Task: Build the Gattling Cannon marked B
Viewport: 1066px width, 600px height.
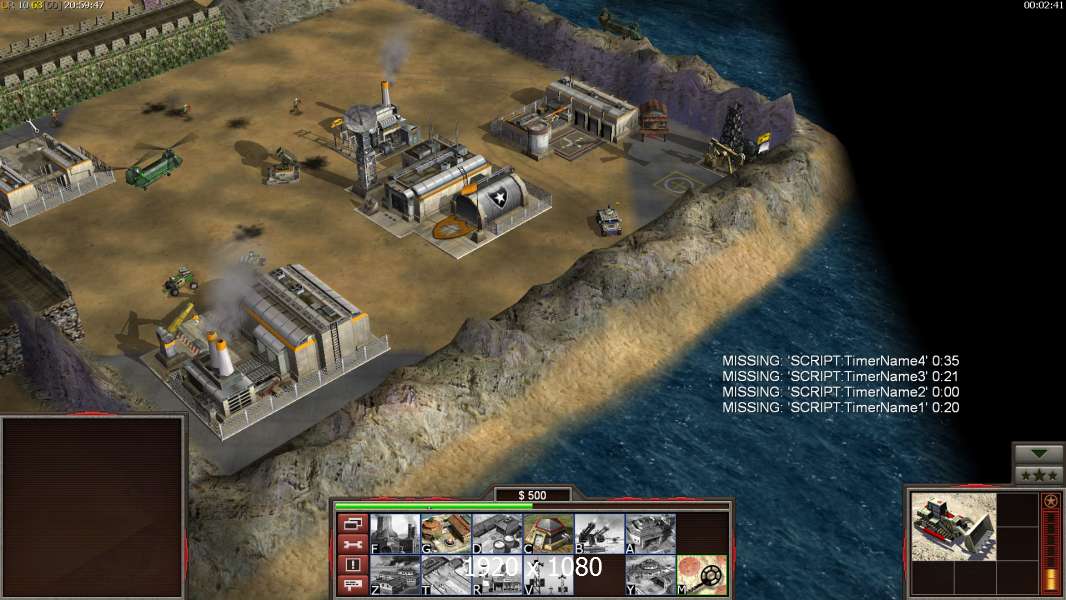Action: click(599, 534)
